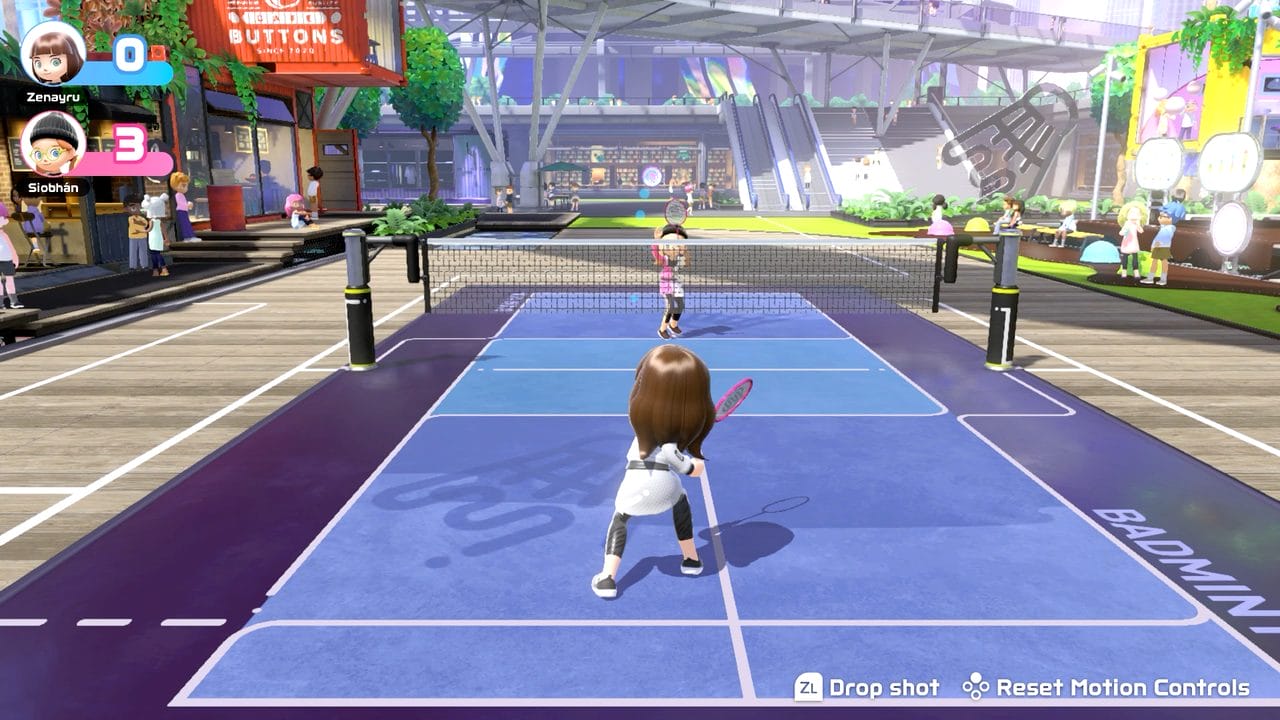The height and width of the screenshot is (720, 1280).
Task: Click Zenayru's player portrait
Action: (x=53, y=53)
